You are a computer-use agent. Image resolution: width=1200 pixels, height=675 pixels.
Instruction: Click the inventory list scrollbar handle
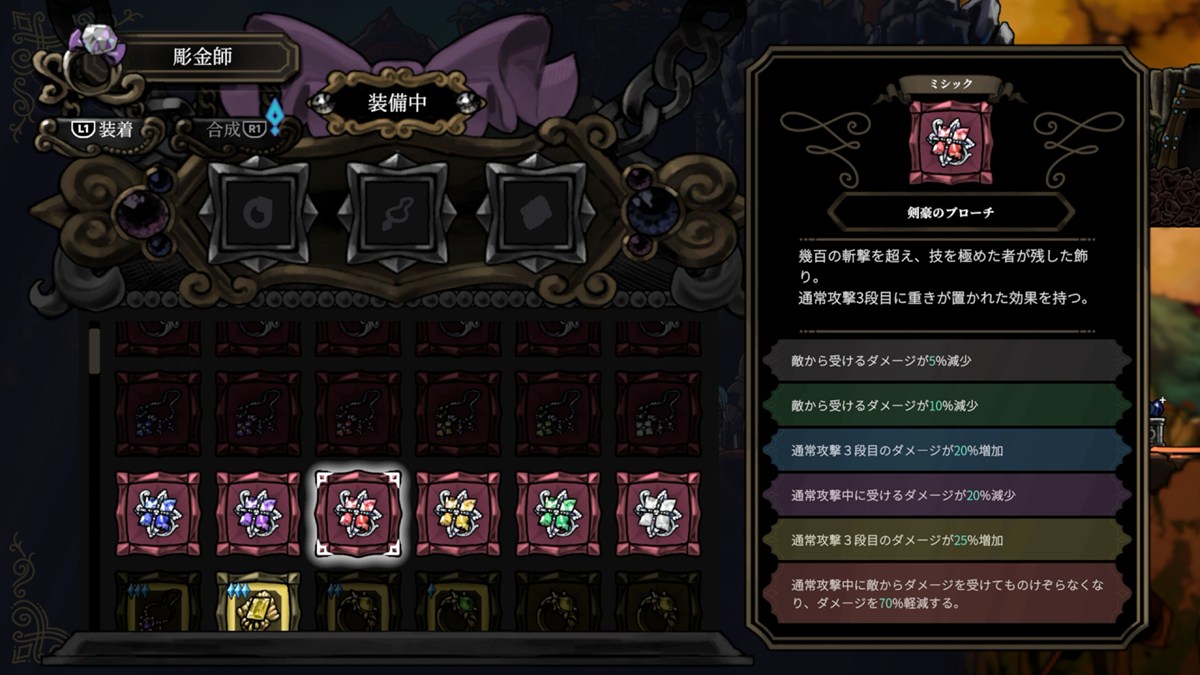(95, 350)
